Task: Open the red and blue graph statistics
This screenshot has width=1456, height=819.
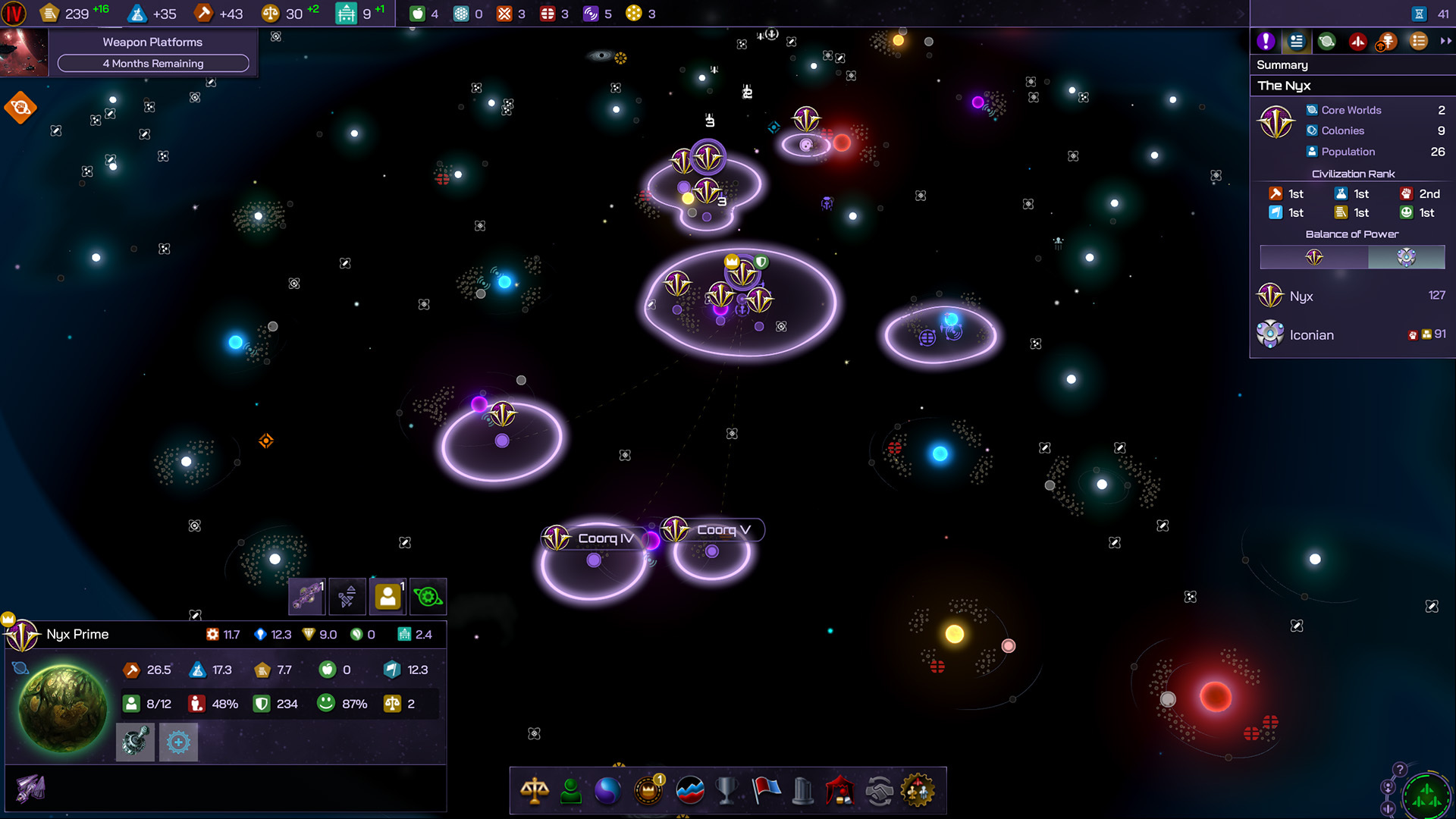Action: pyautogui.click(x=689, y=791)
